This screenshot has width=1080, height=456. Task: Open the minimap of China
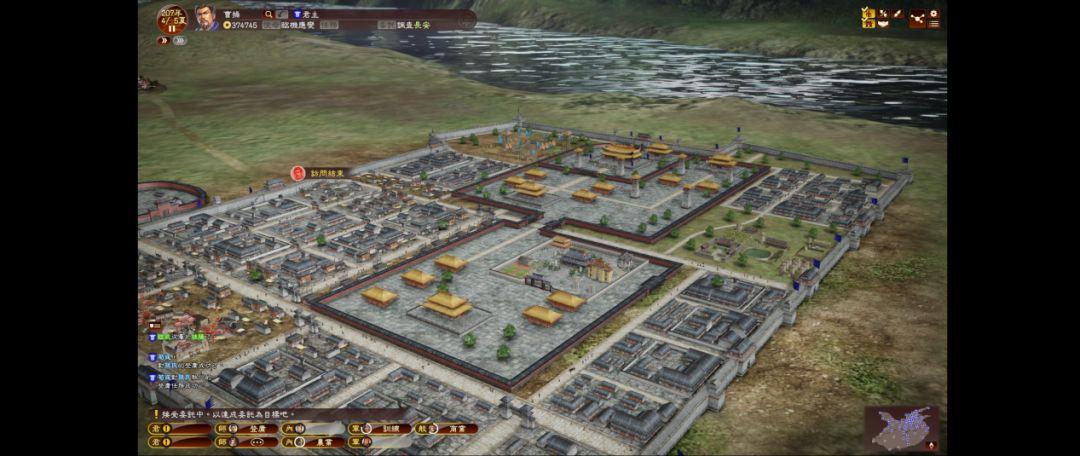tap(902, 428)
